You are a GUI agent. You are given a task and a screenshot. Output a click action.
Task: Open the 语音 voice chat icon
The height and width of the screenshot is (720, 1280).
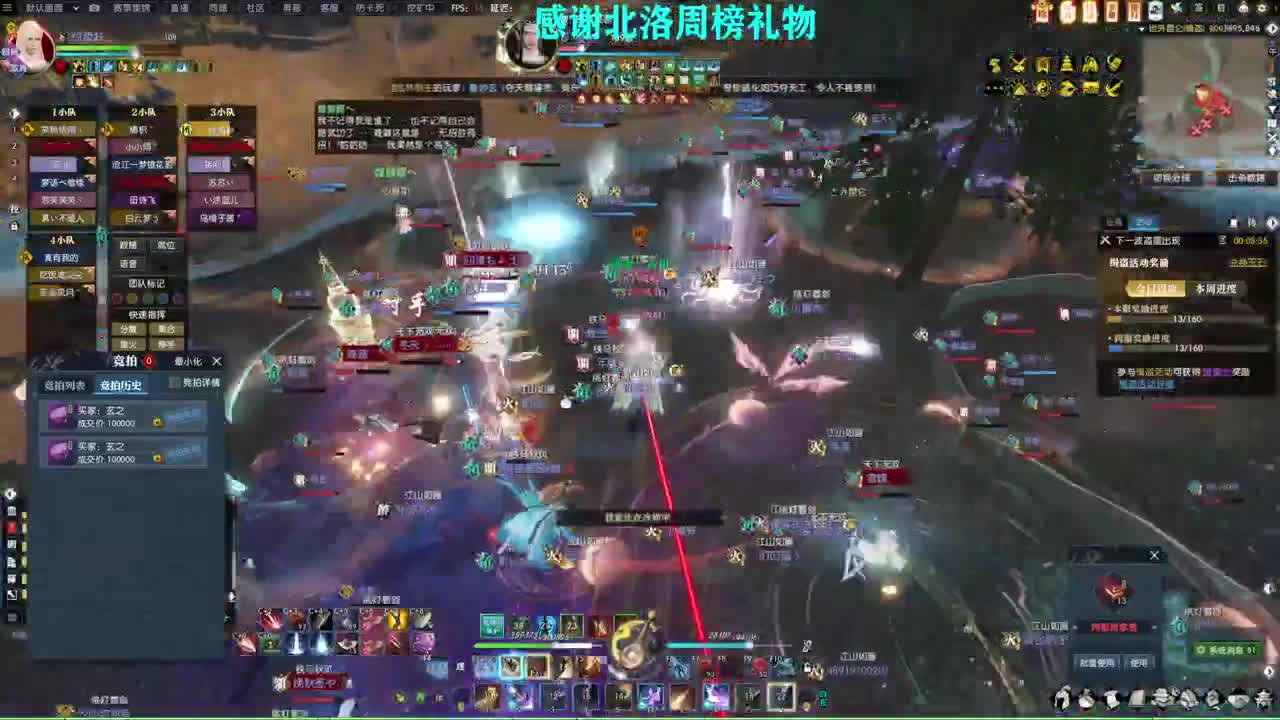click(x=127, y=261)
